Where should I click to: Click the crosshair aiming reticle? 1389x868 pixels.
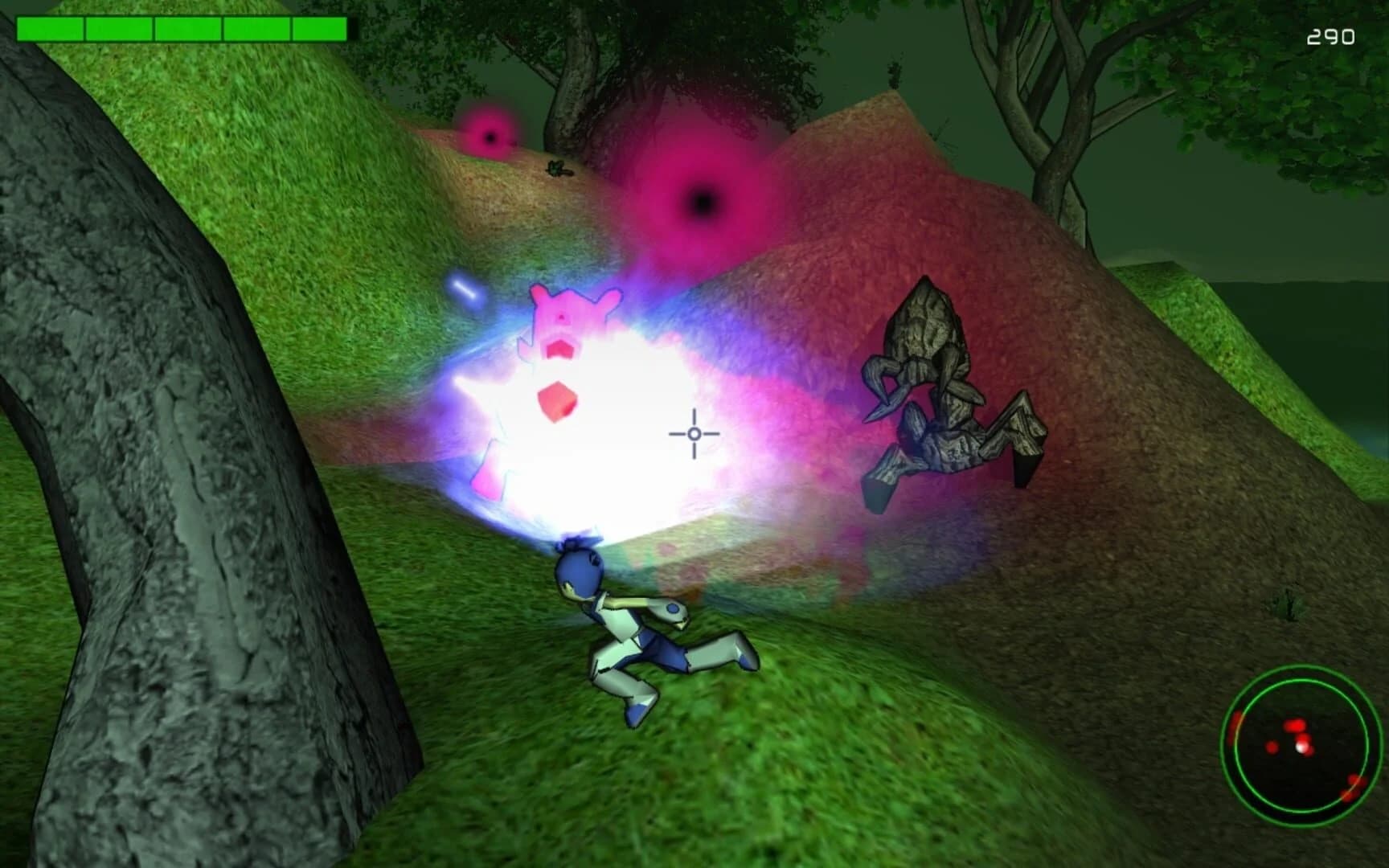pos(693,434)
